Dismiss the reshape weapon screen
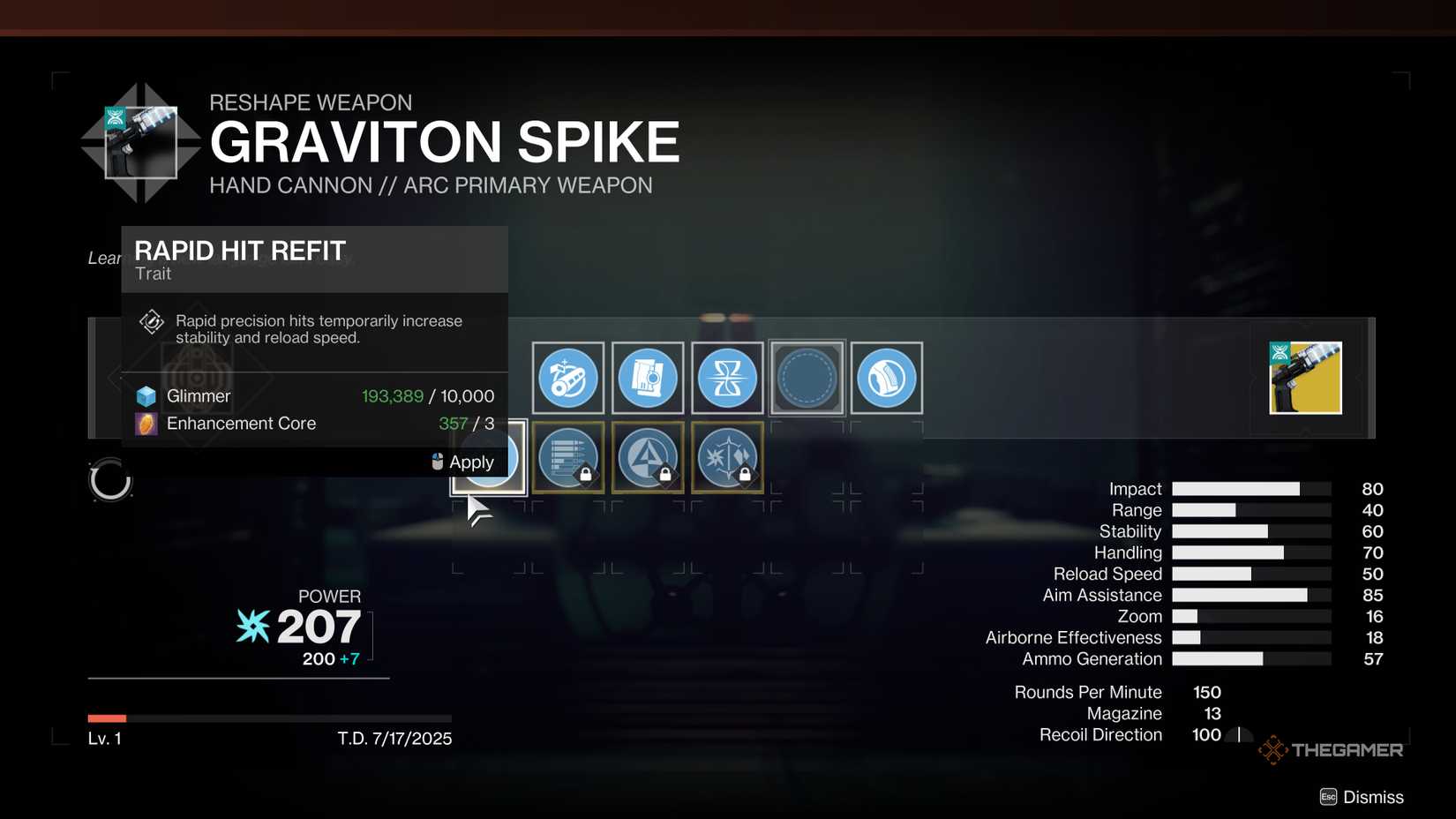Screen dimensions: 1456x819 (x=1362, y=796)
